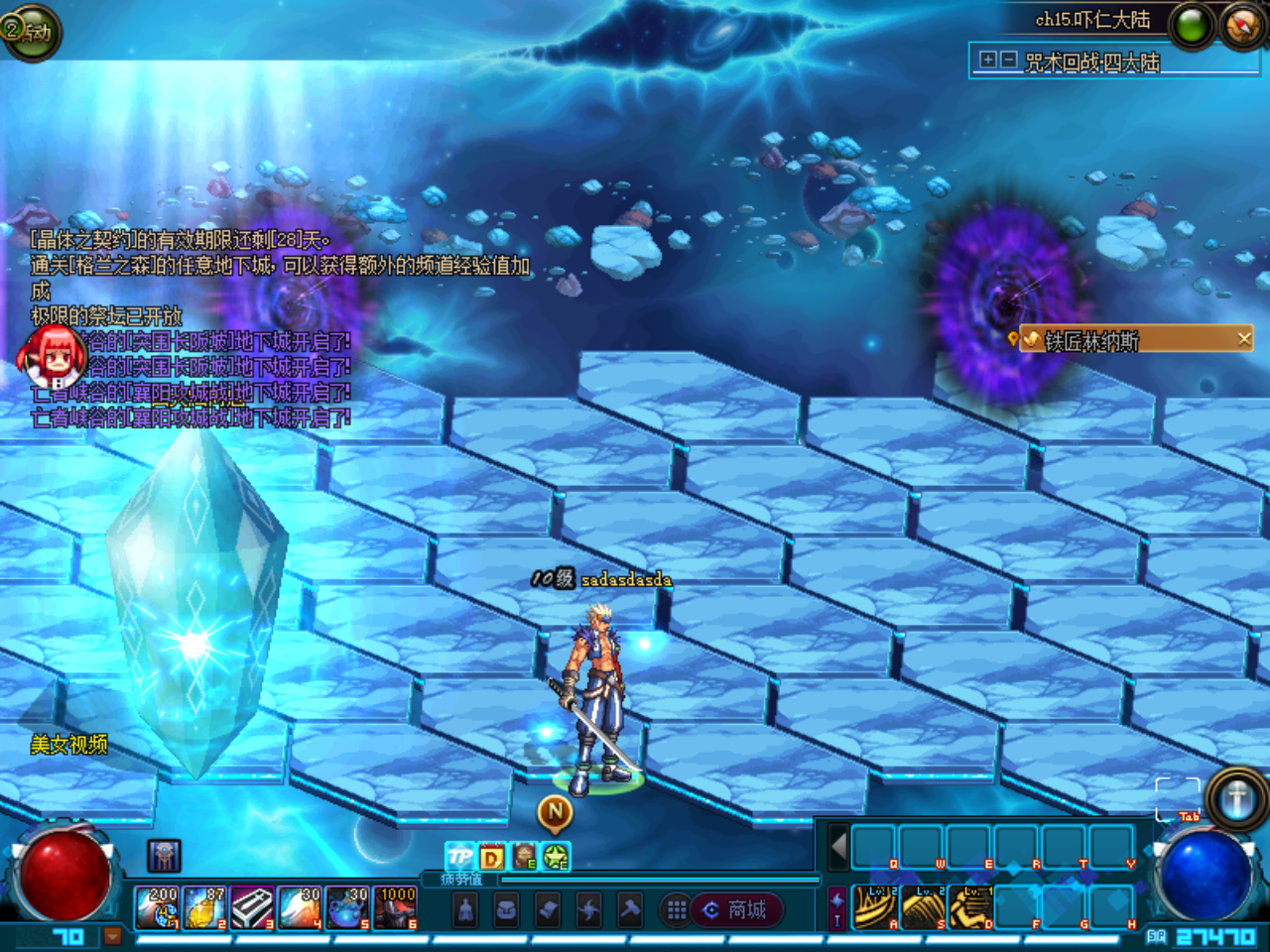Activate the Lv. 2 skill on key S
1270x952 pixels.
coord(923,907)
